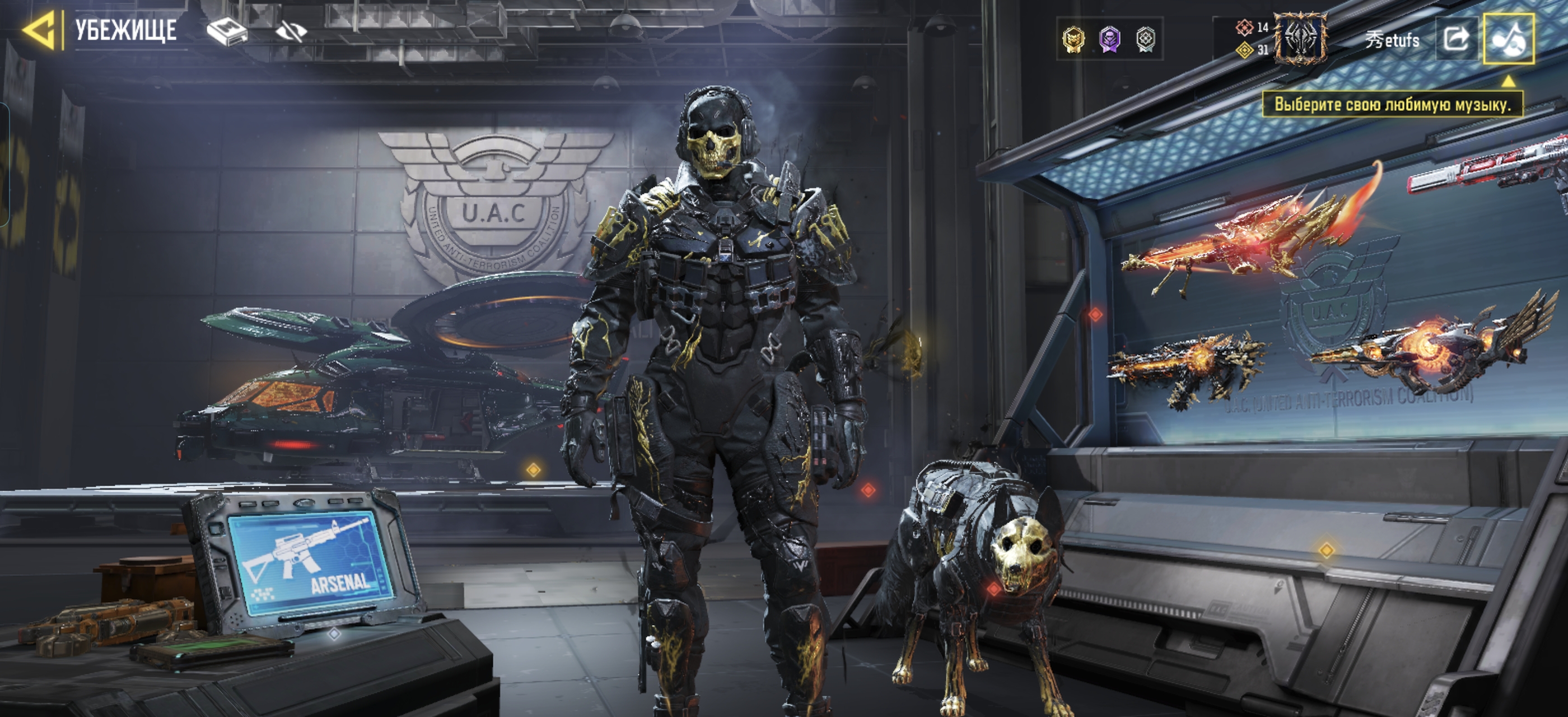
Task: Open the share button
Action: point(1456,39)
